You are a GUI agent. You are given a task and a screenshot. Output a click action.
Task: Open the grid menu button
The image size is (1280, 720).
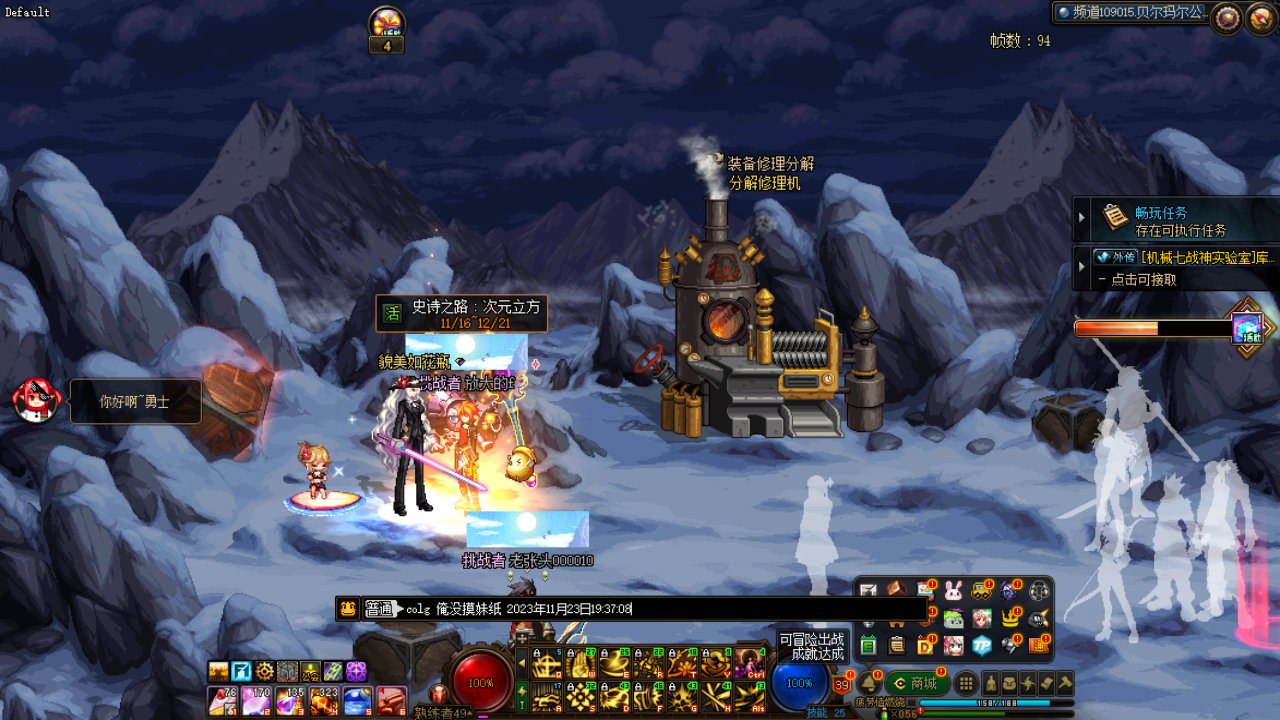[x=966, y=684]
